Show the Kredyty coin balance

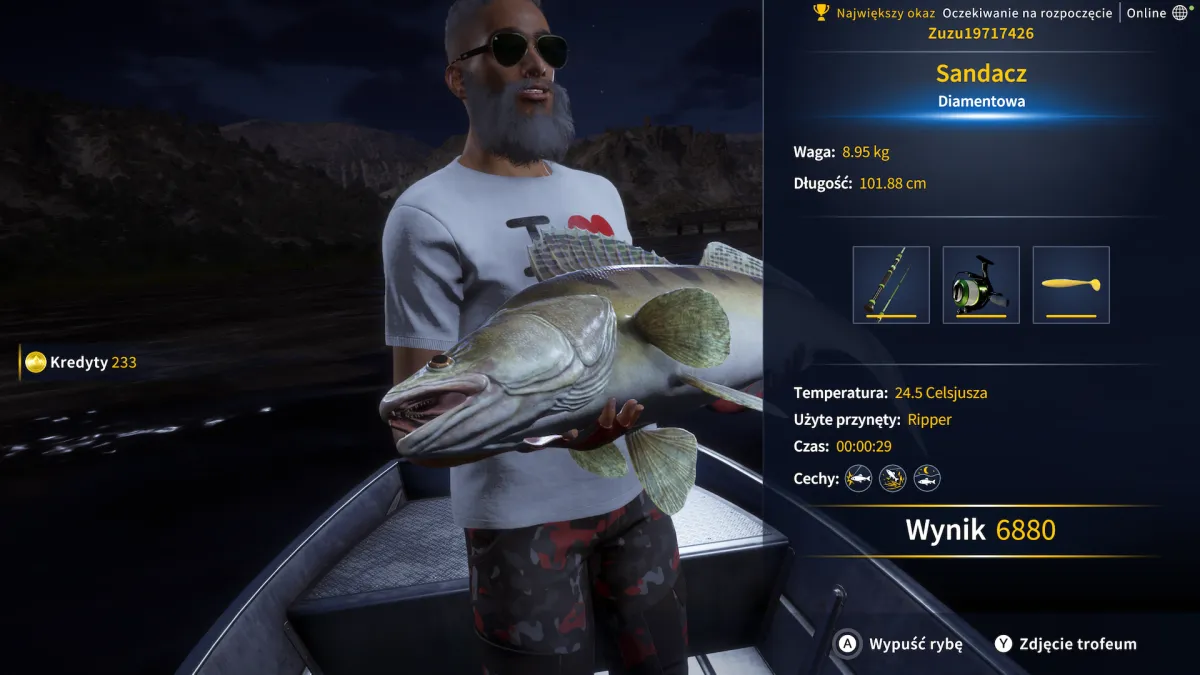[x=80, y=362]
